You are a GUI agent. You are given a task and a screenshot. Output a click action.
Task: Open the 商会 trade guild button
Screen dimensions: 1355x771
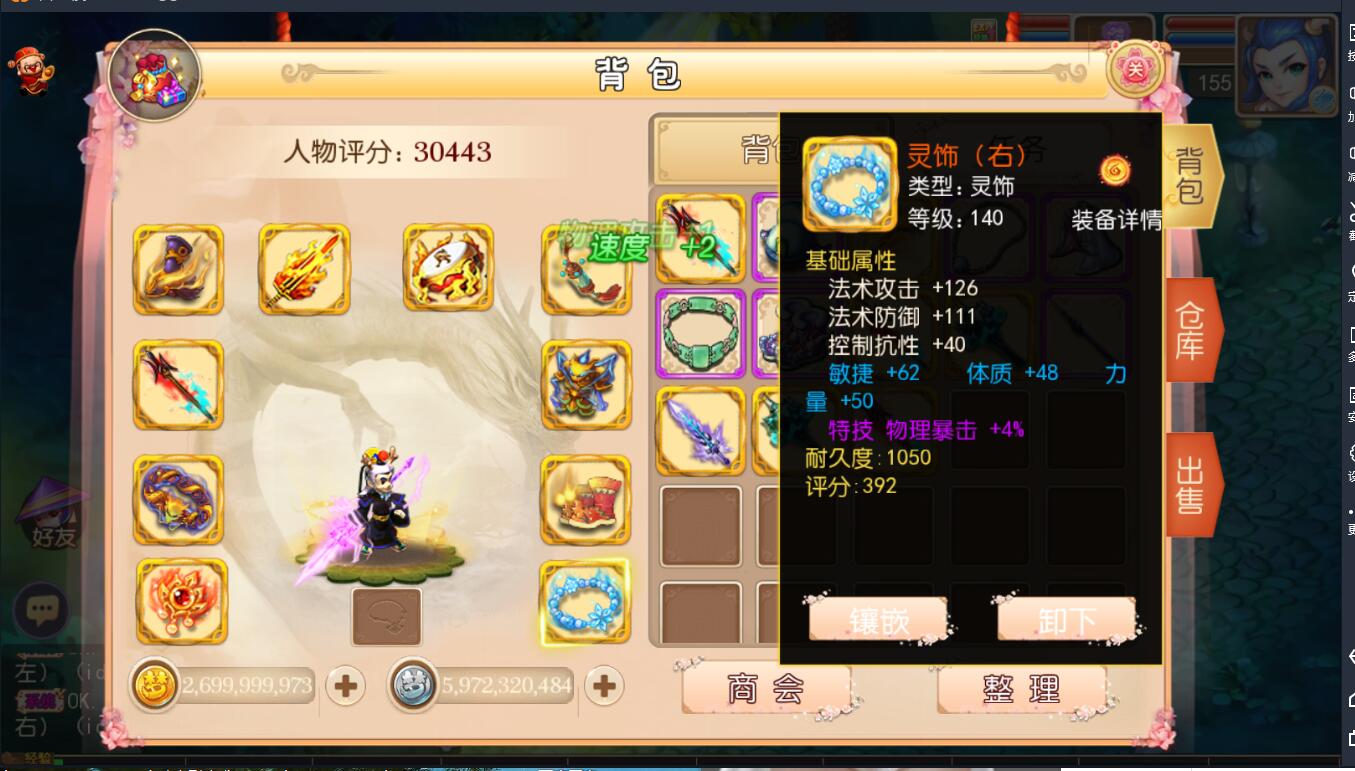point(765,689)
